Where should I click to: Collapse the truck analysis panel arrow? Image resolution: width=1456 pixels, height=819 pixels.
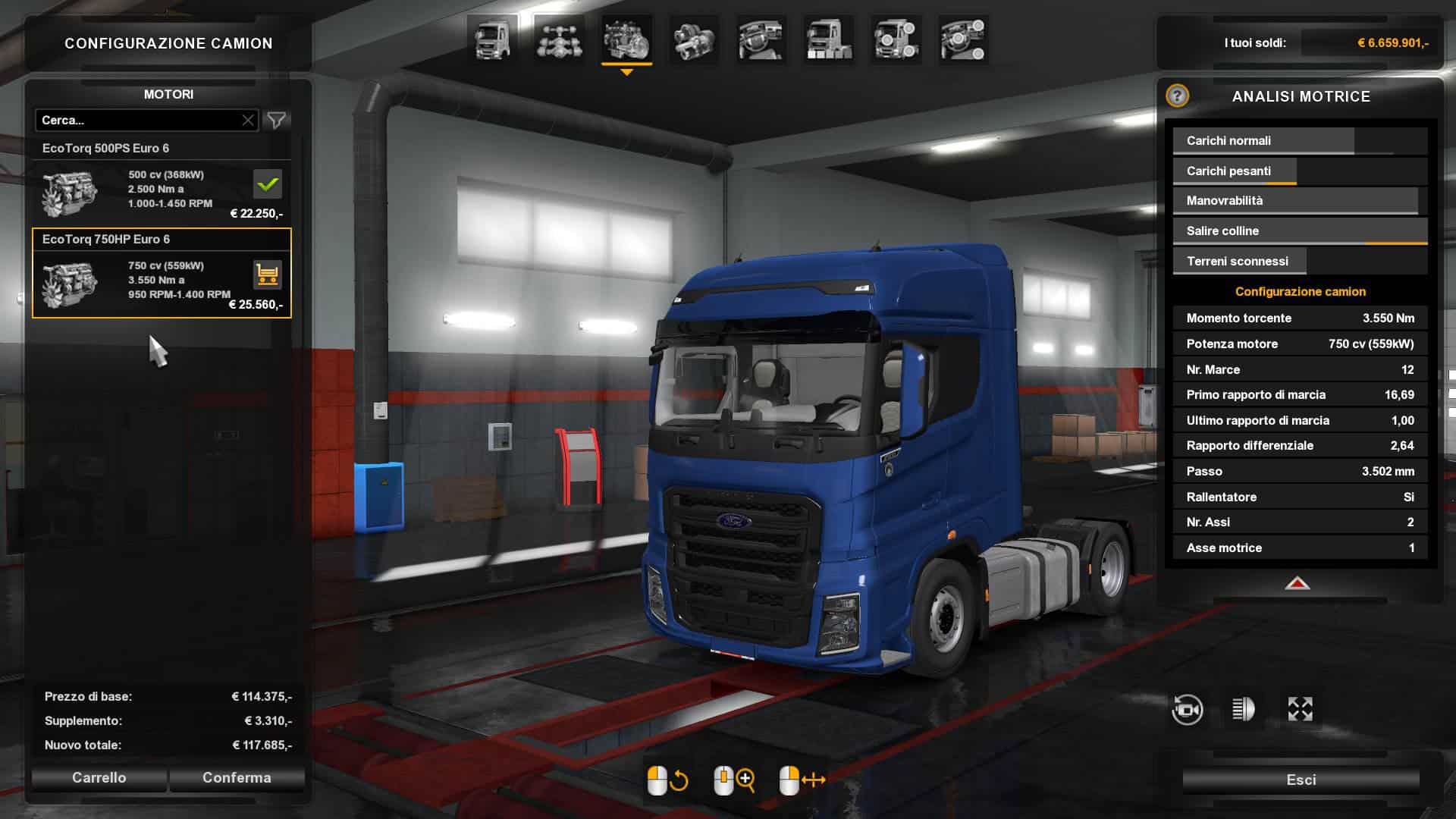(x=1298, y=583)
